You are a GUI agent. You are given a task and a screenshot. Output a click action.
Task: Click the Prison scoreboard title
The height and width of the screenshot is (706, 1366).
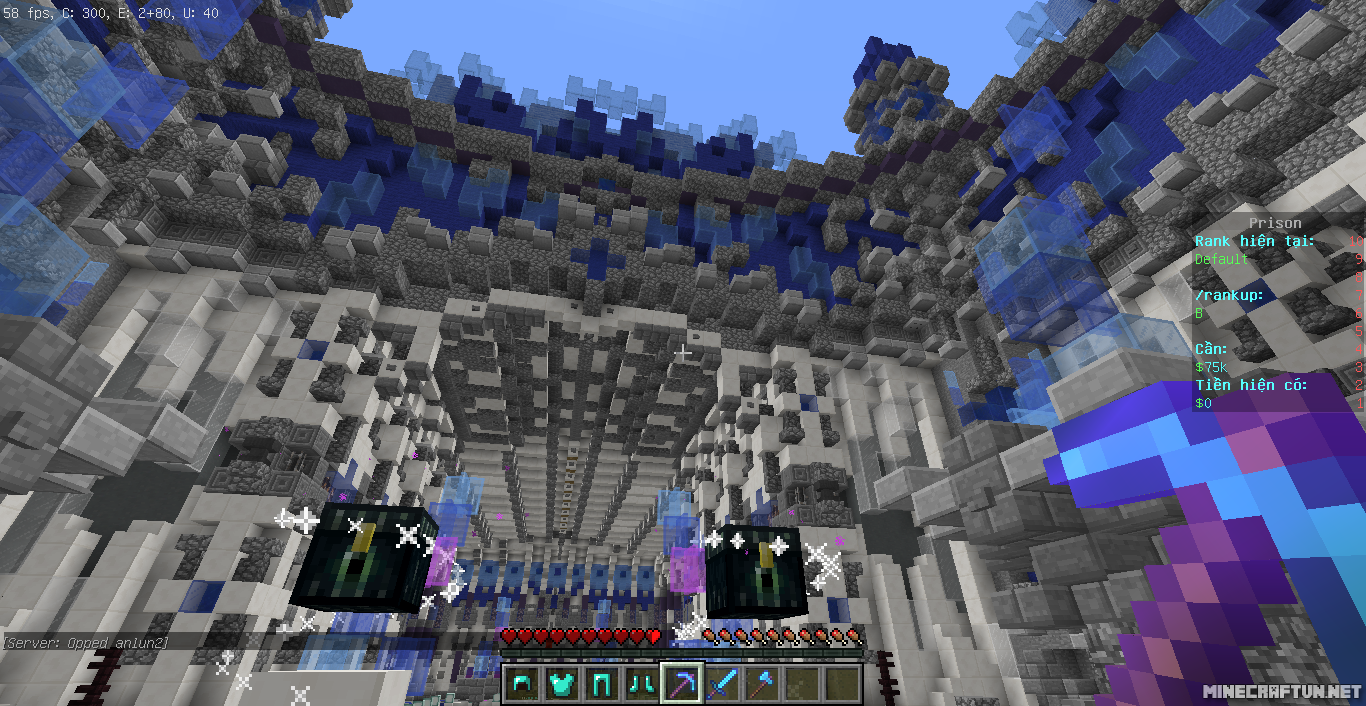(1274, 223)
